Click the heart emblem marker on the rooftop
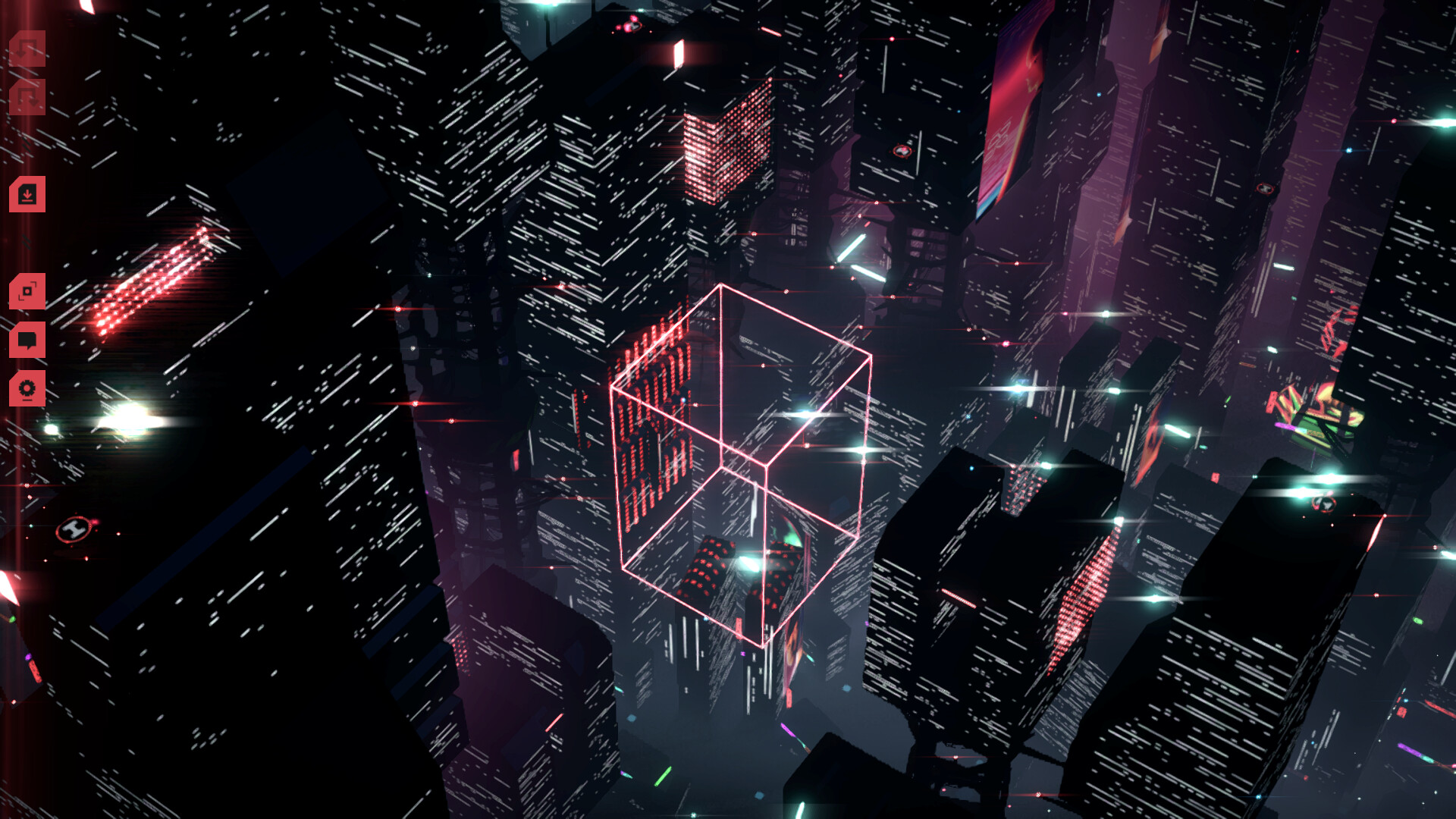The height and width of the screenshot is (819, 1456). 902,150
